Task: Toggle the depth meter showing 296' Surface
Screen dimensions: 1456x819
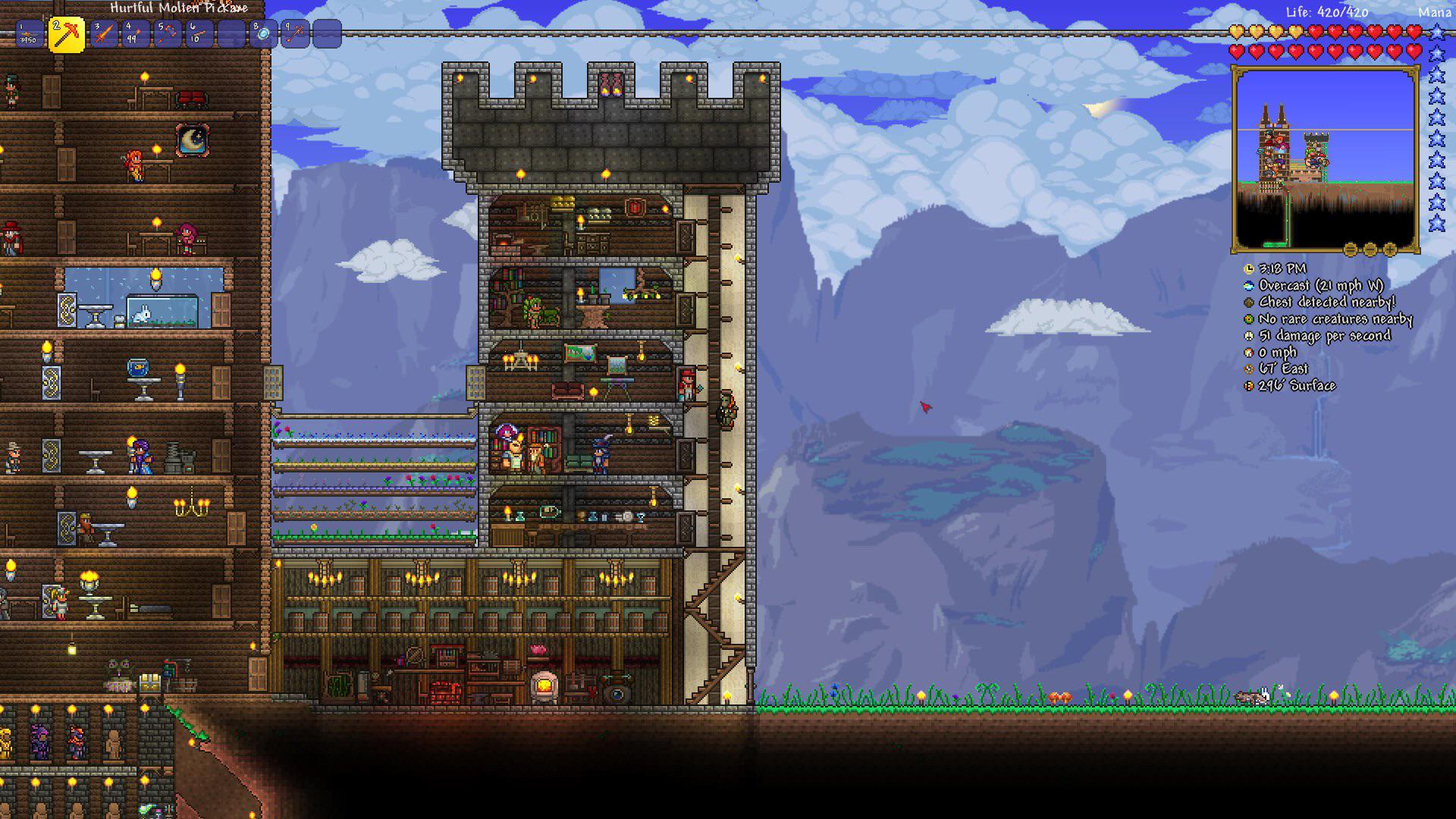Action: 1247,385
